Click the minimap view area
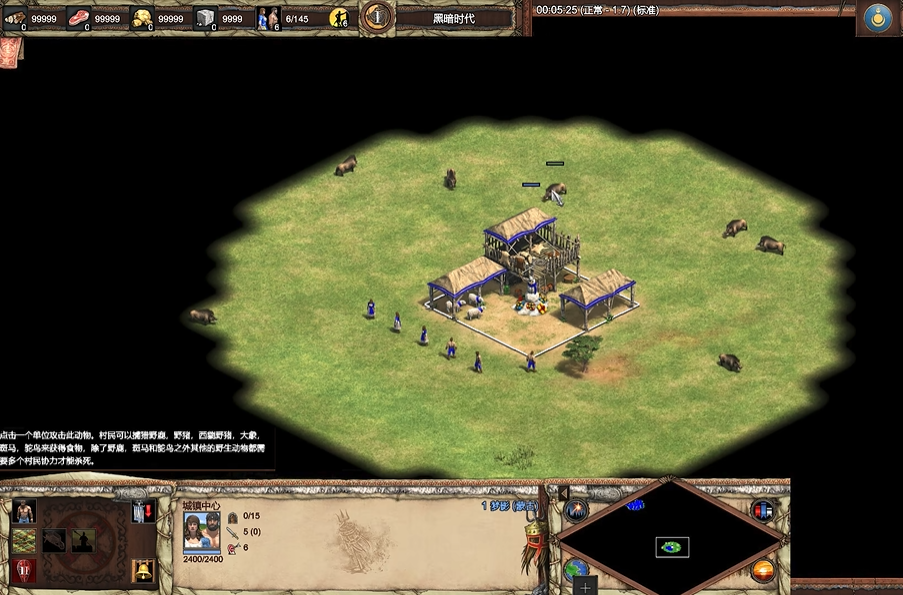Viewport: 903px width, 595px height. point(672,546)
